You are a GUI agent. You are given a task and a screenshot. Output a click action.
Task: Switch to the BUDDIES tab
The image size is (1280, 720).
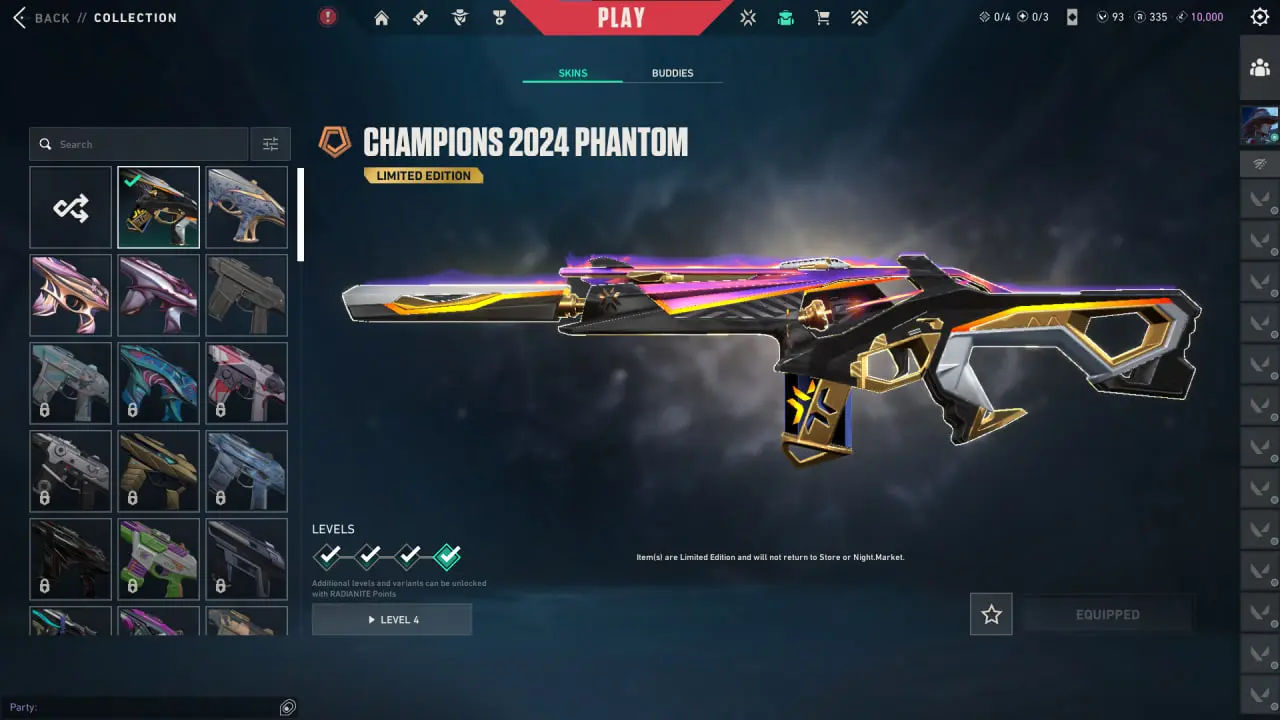(672, 72)
